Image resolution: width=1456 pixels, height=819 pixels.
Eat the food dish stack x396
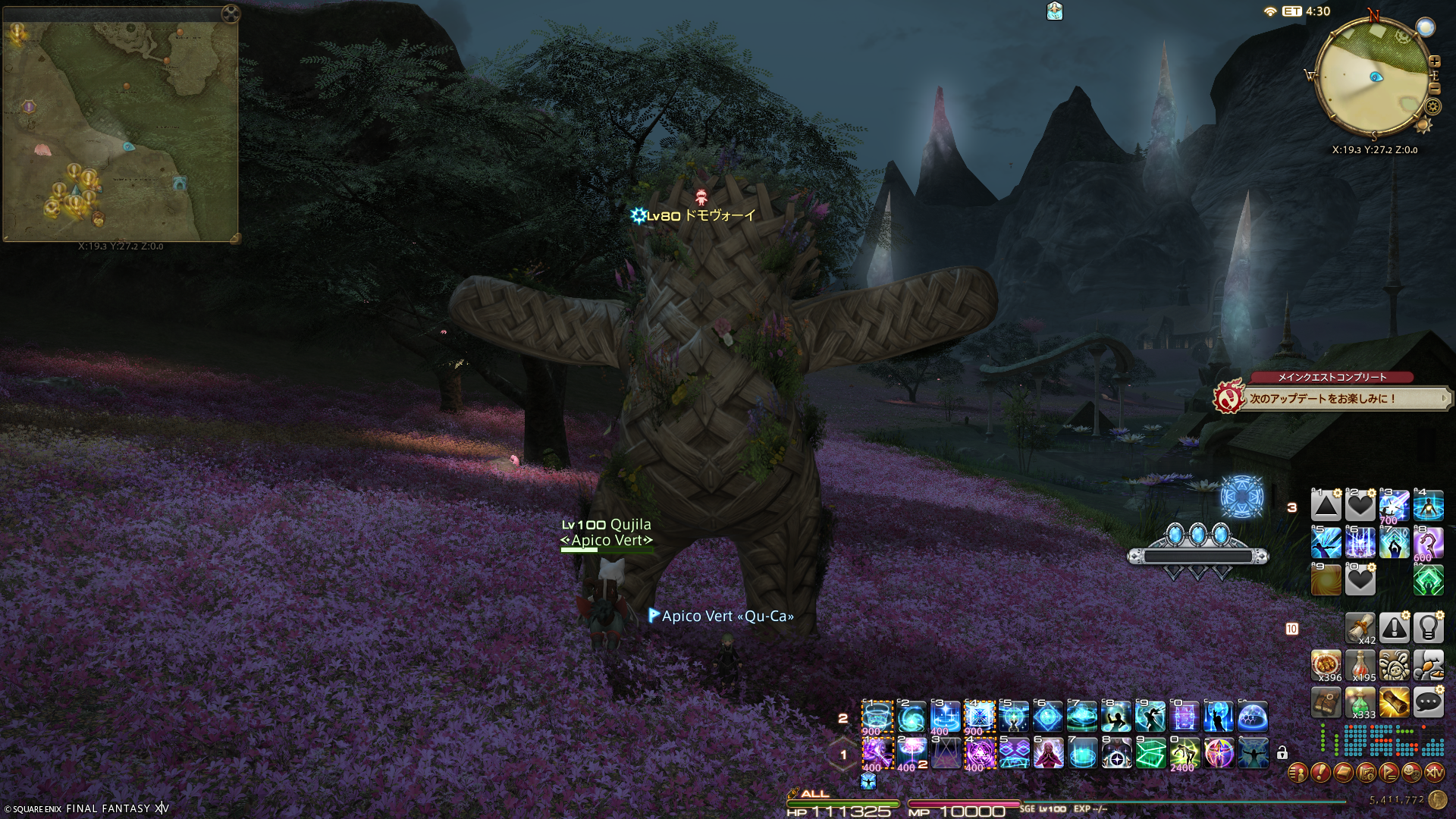[1326, 665]
